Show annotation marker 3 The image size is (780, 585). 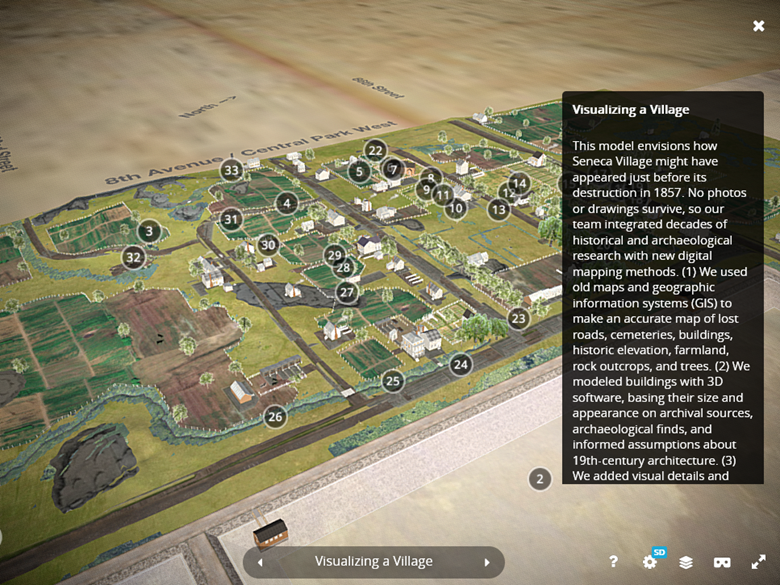(x=149, y=232)
